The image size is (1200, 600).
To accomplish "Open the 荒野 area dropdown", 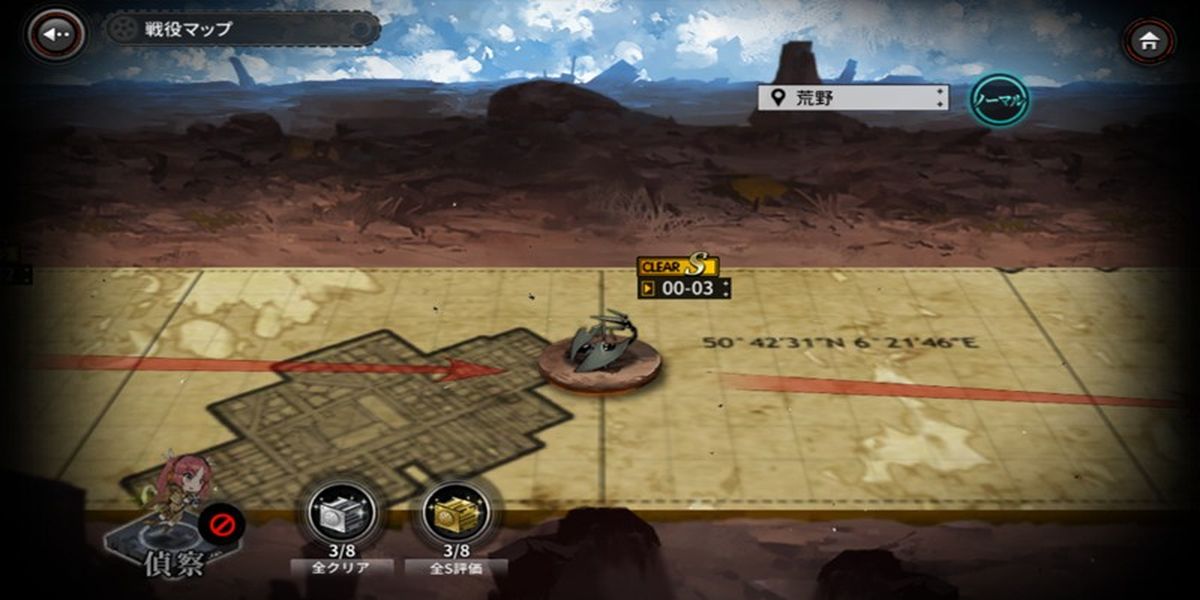I will point(852,98).
